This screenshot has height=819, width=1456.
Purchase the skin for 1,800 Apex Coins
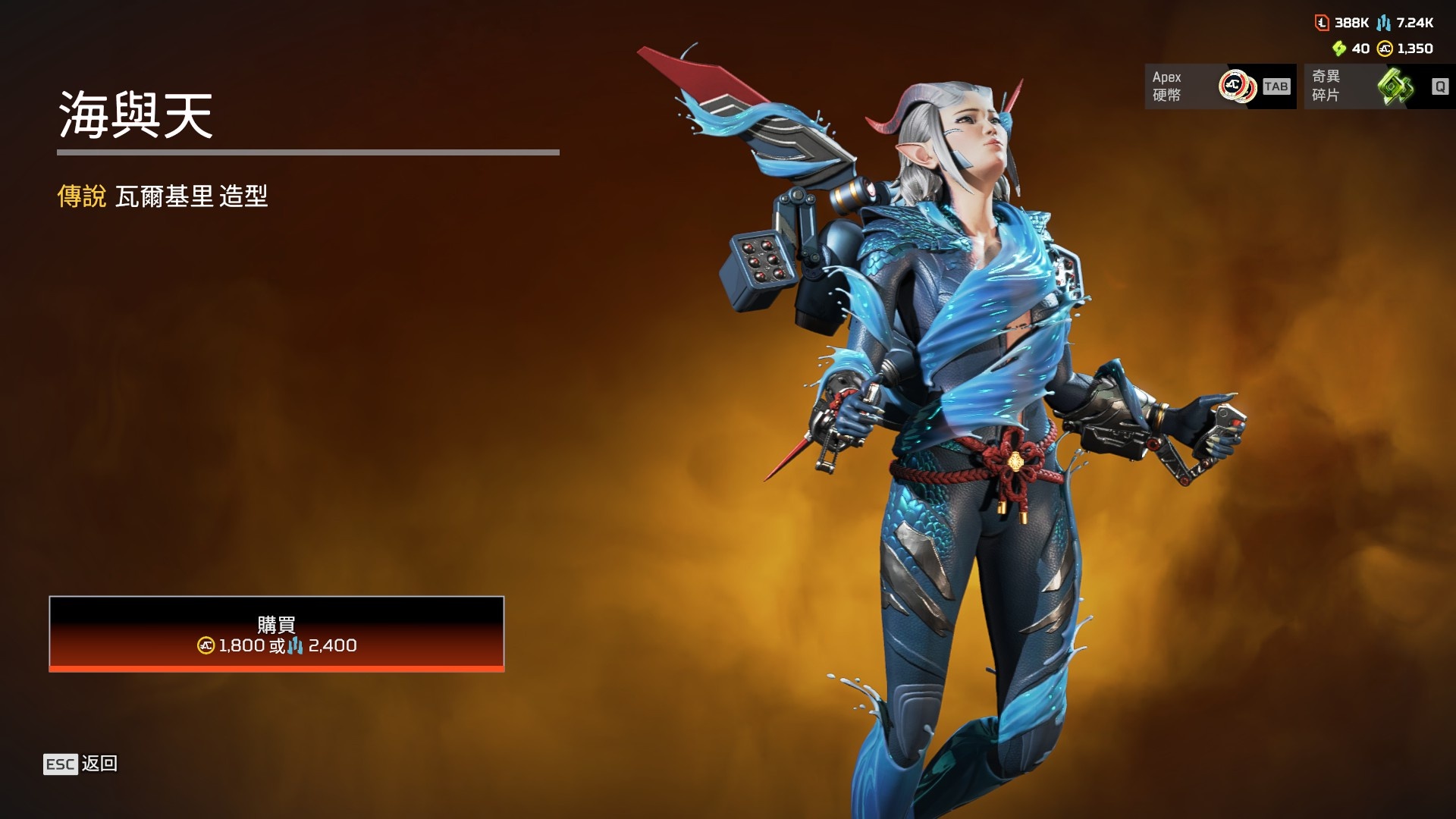point(276,634)
